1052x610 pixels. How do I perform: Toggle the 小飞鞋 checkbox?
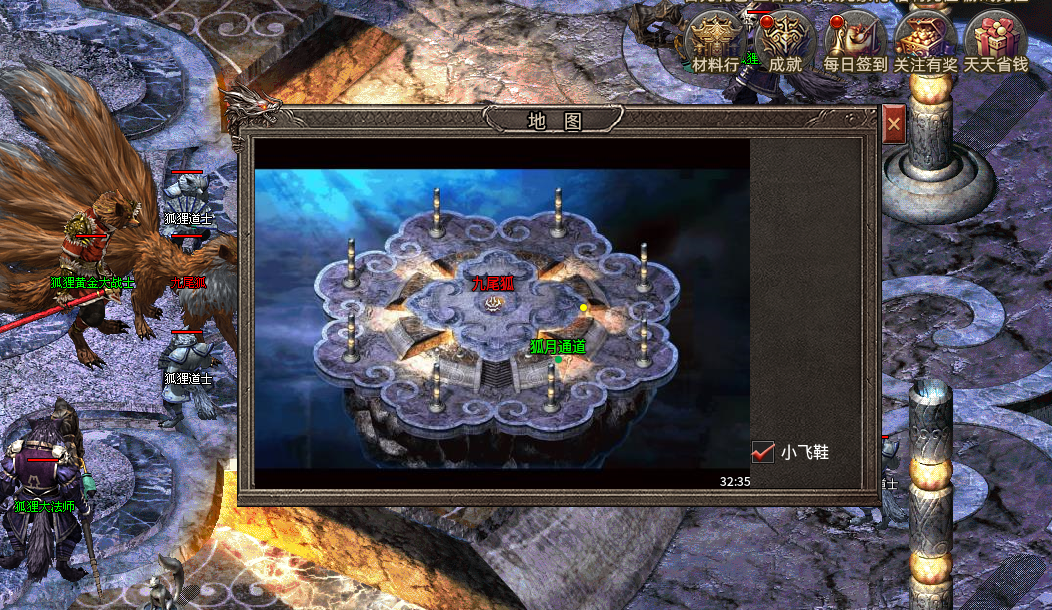[764, 452]
